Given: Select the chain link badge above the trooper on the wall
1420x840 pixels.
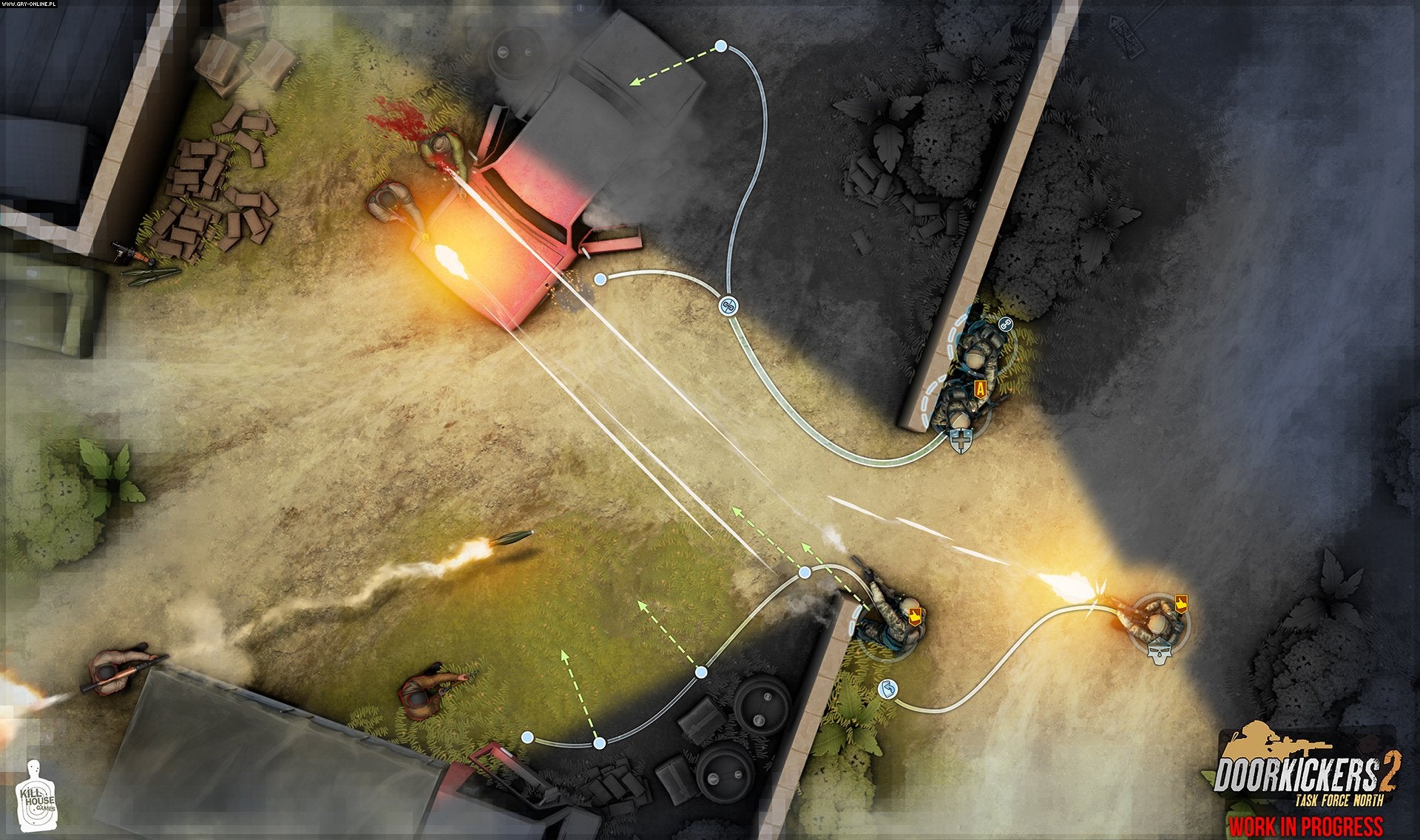Looking at the screenshot, I should (x=1006, y=325).
